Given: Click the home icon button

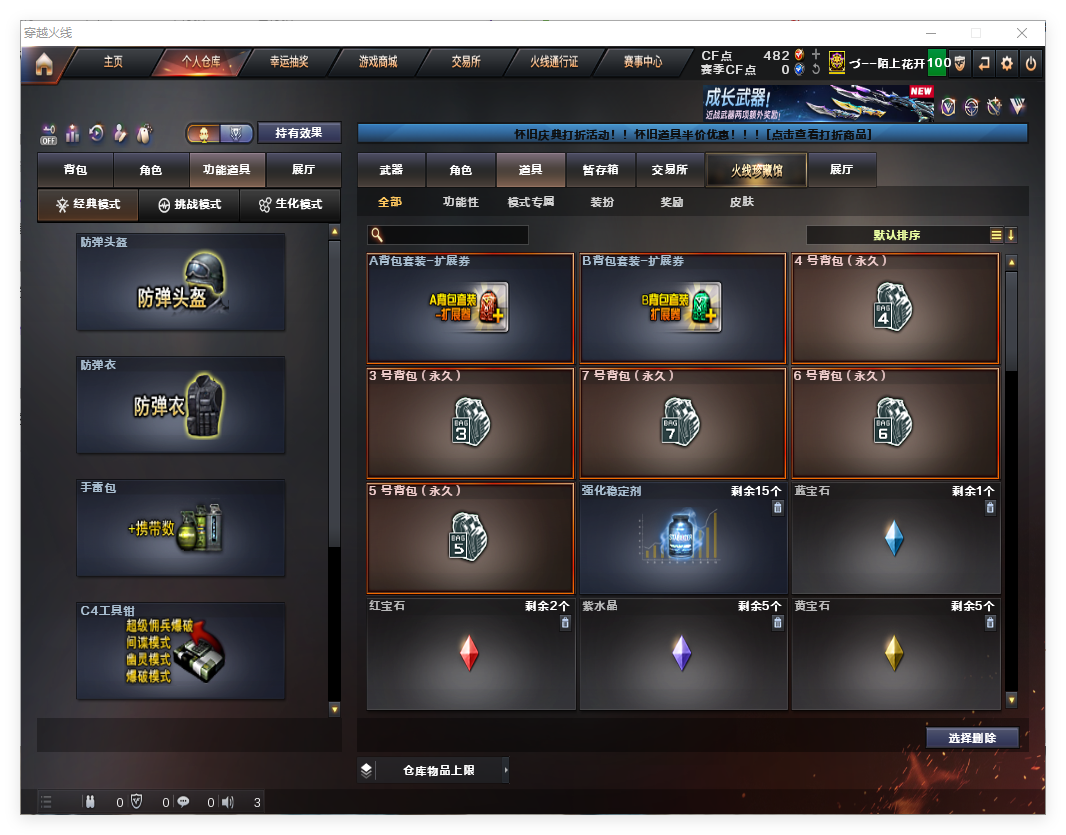Looking at the screenshot, I should coord(44,64).
